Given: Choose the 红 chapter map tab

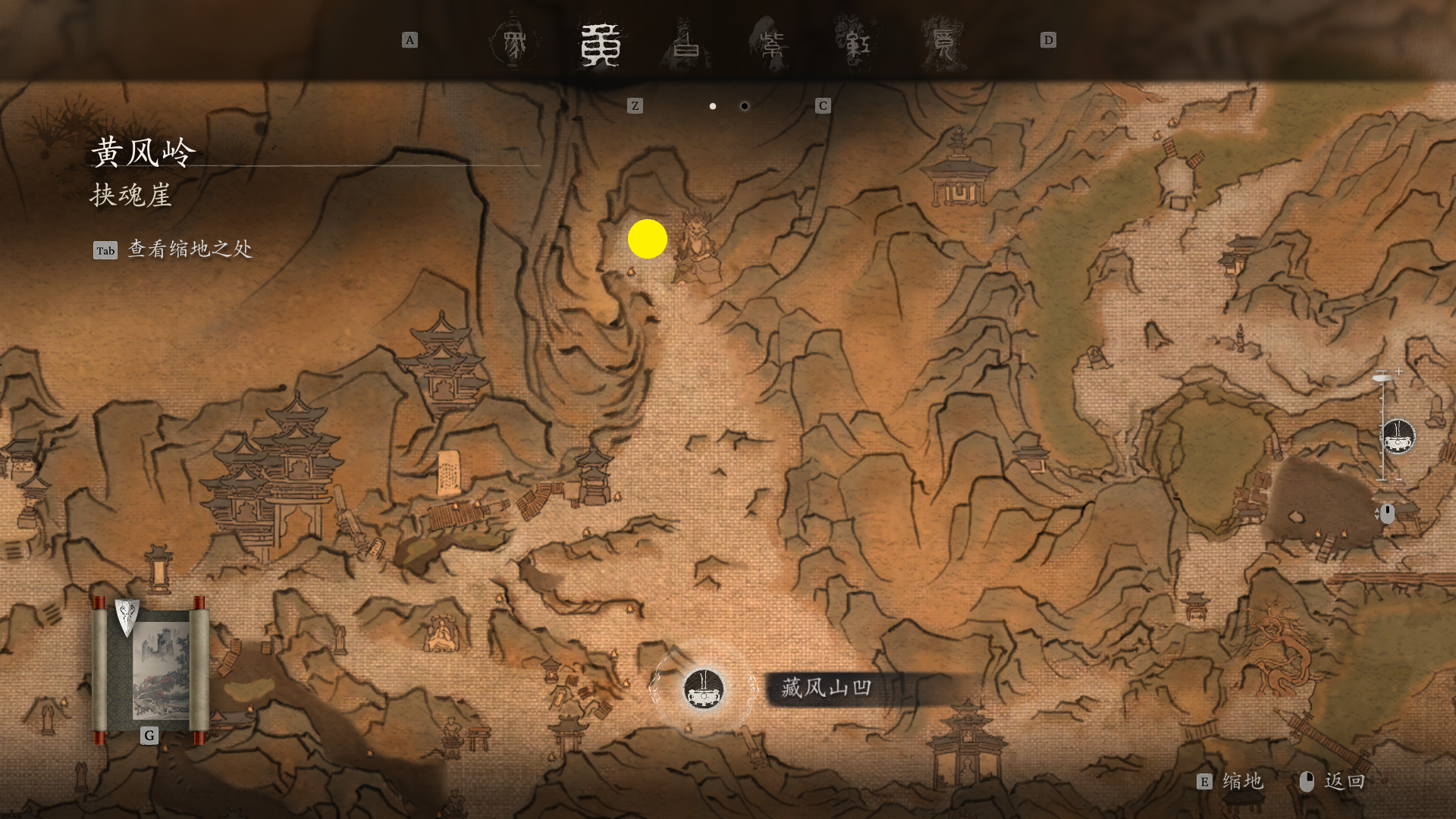Looking at the screenshot, I should [x=858, y=45].
